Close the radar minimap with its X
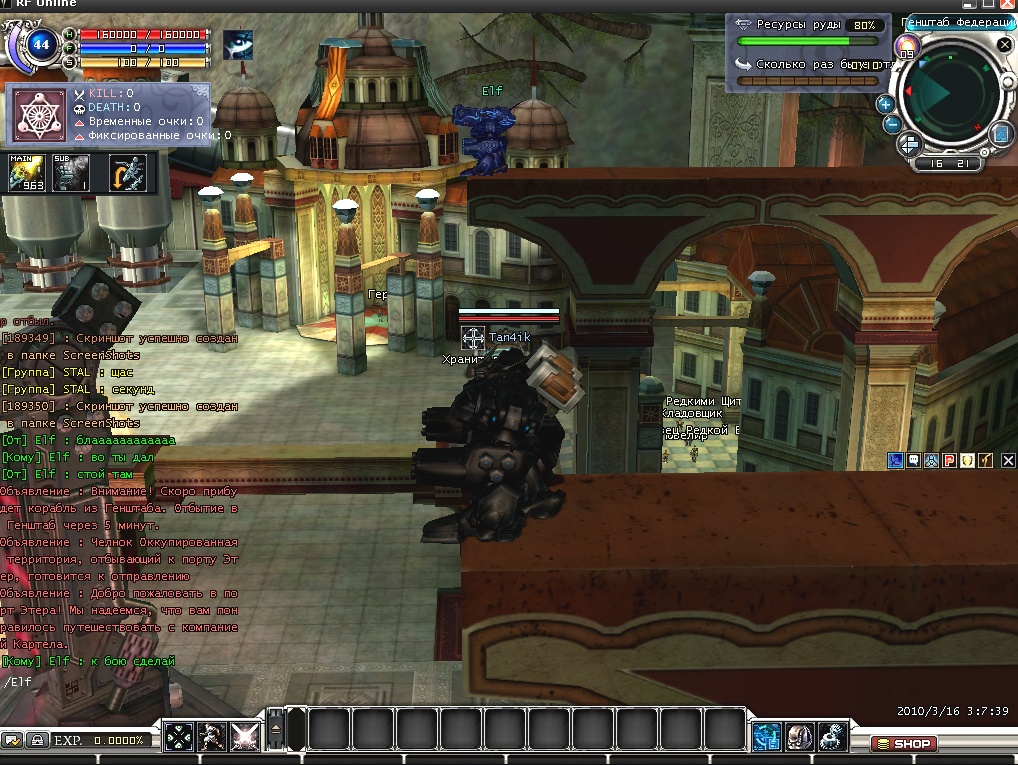The image size is (1018, 765). click(1004, 45)
